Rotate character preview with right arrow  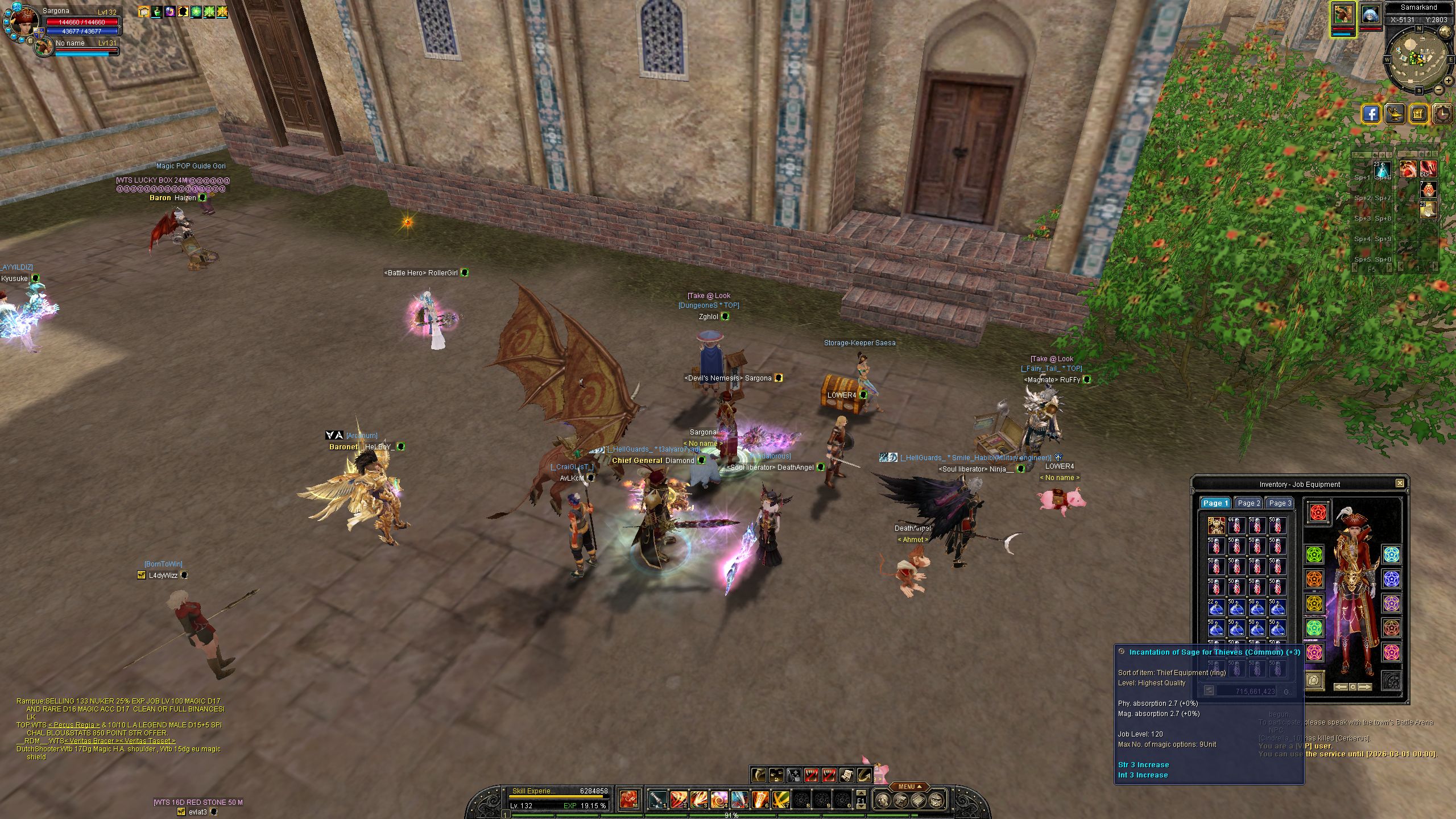[1366, 687]
